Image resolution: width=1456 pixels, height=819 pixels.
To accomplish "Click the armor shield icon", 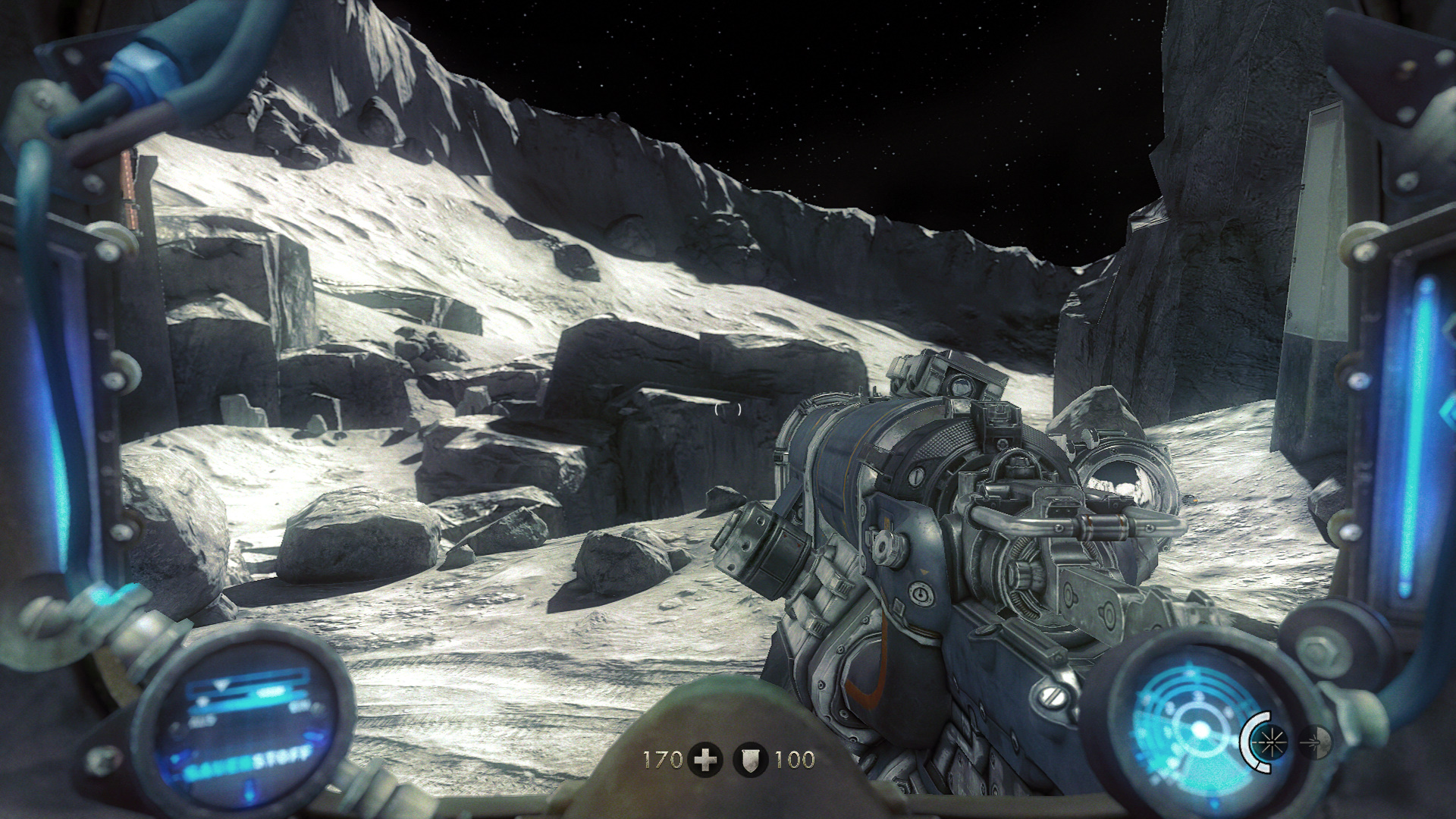I will point(751,759).
